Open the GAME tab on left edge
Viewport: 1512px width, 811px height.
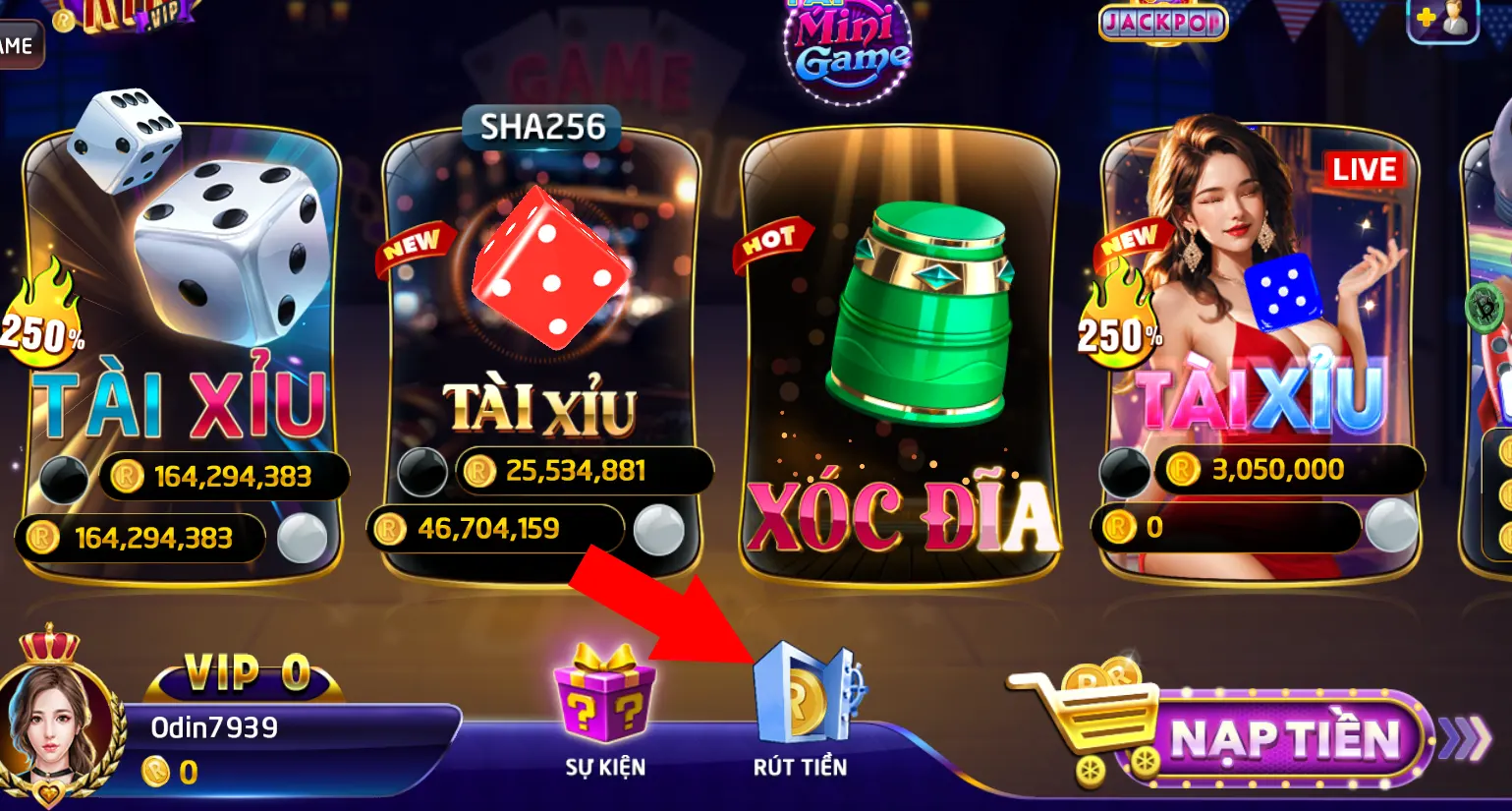pos(15,44)
